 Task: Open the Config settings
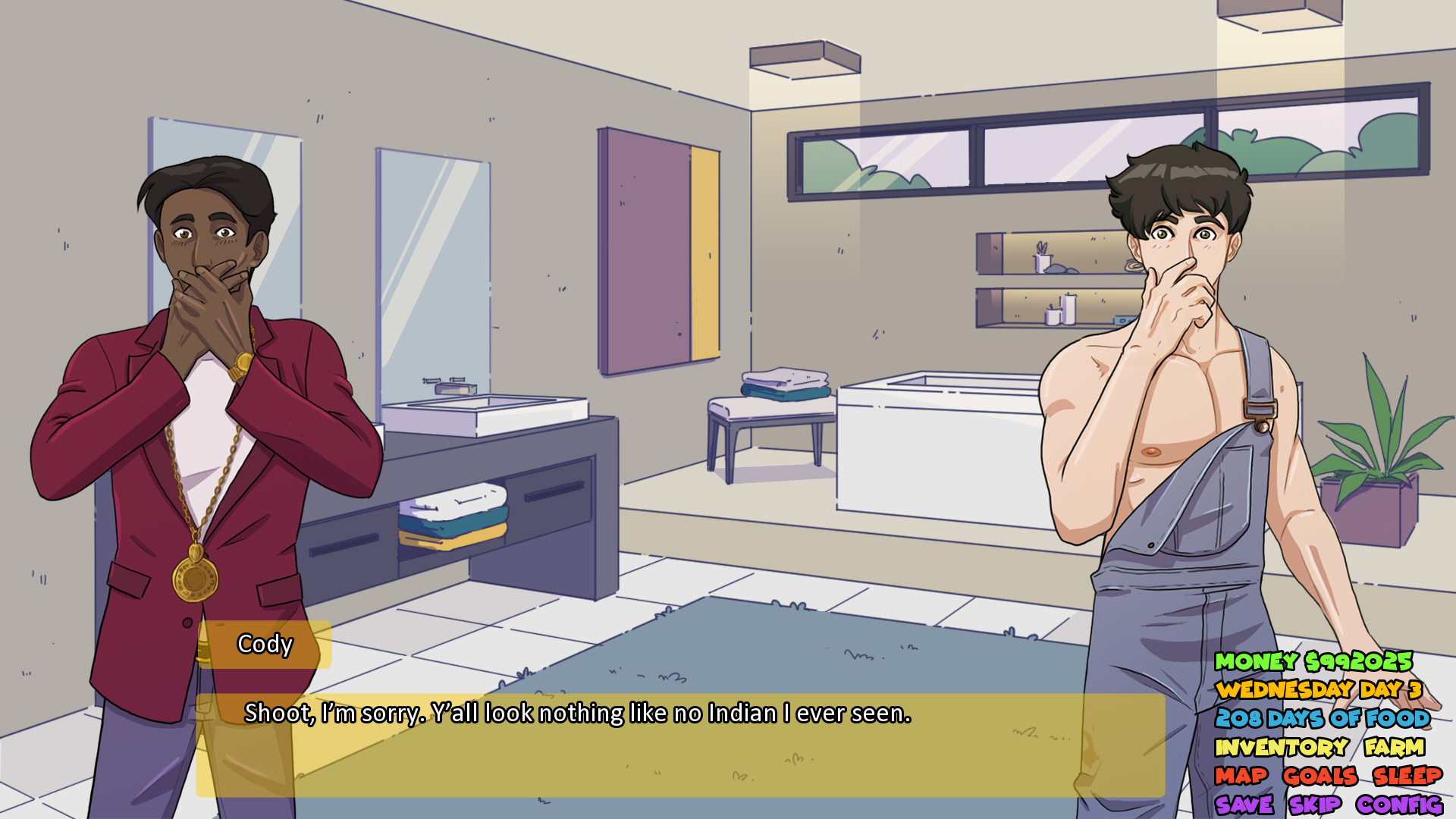pos(1399,805)
